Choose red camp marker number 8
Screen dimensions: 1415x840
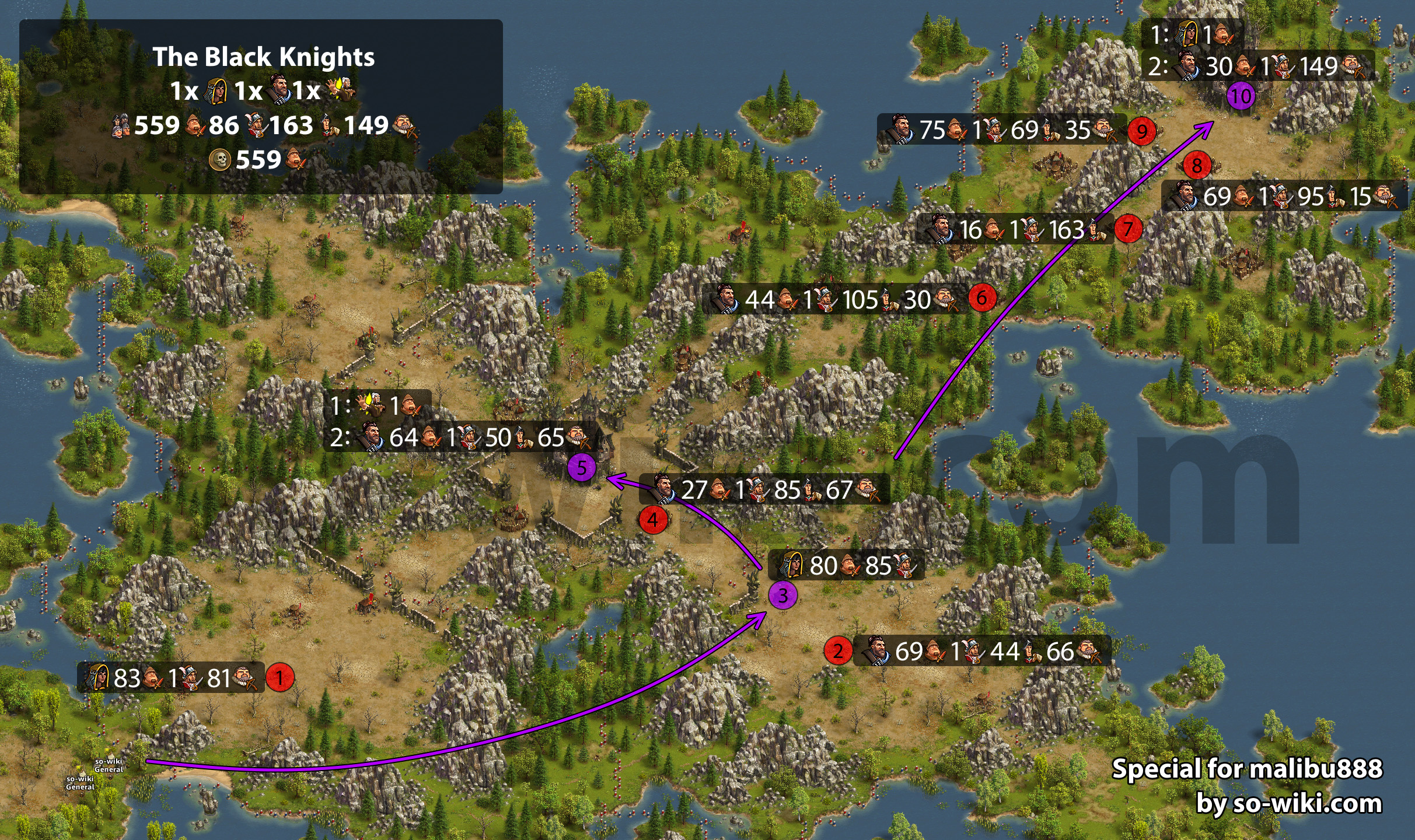pyautogui.click(x=1197, y=166)
